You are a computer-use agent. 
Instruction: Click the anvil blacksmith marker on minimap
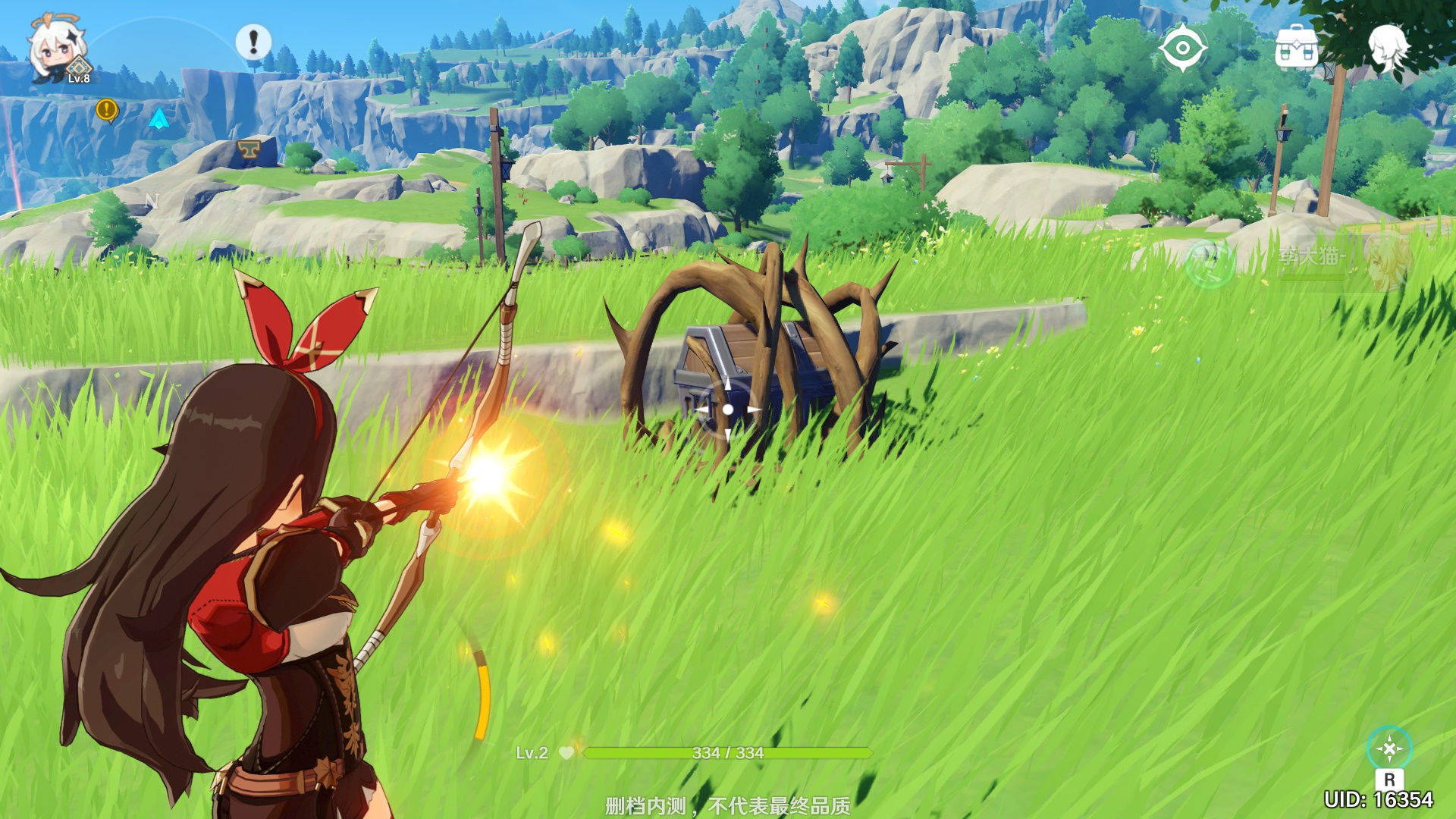[246, 149]
